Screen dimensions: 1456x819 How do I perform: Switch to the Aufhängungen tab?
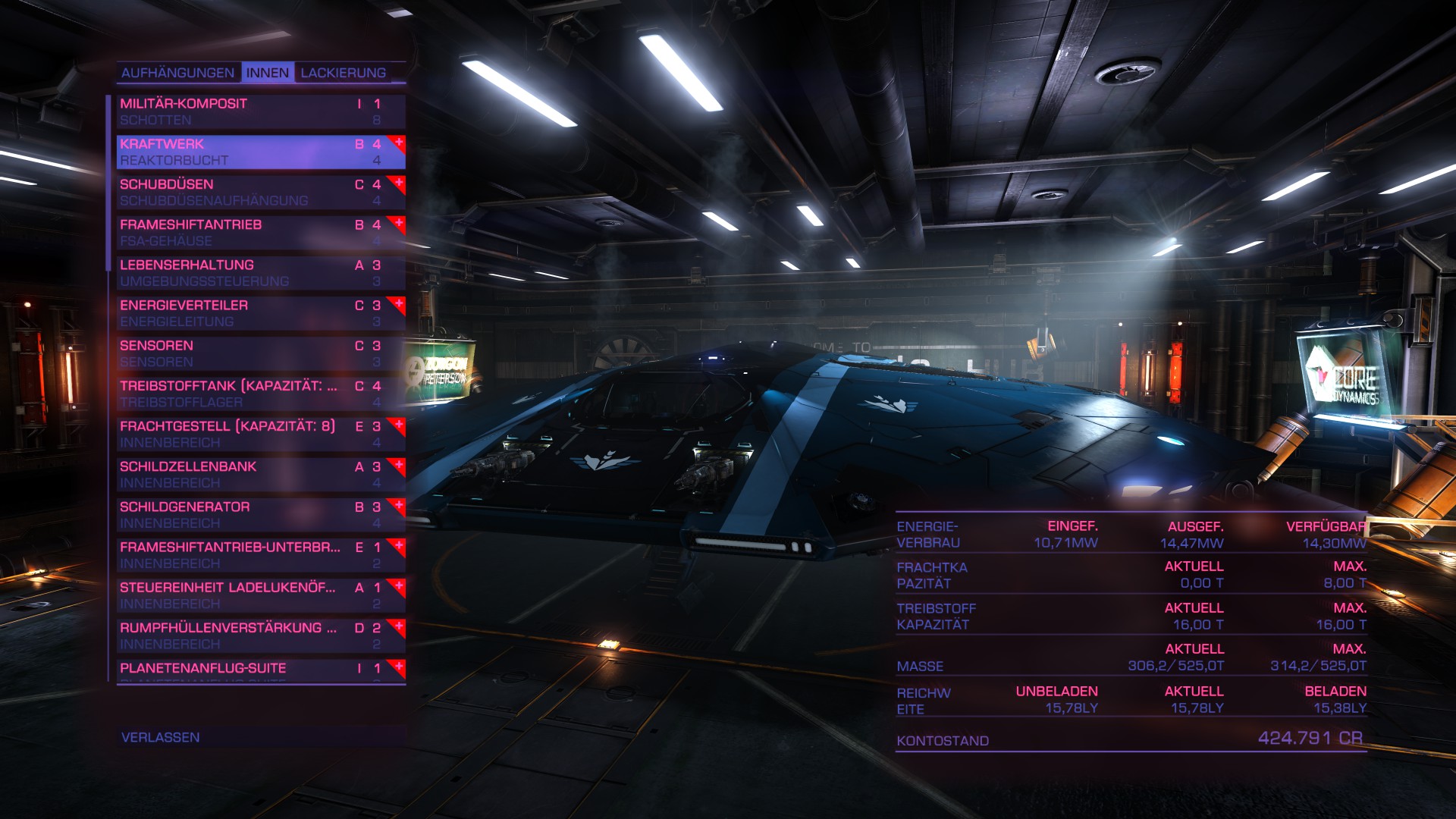177,73
